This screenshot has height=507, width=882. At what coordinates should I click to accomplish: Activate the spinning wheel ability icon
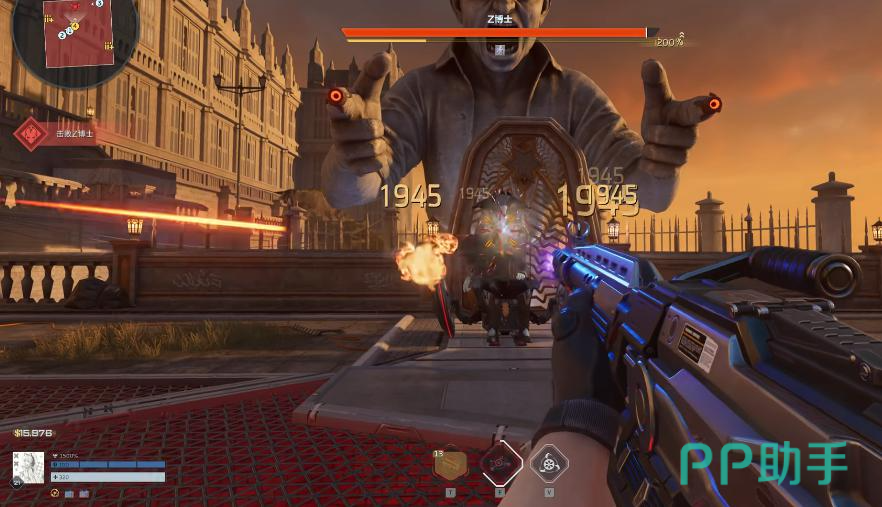click(x=549, y=463)
